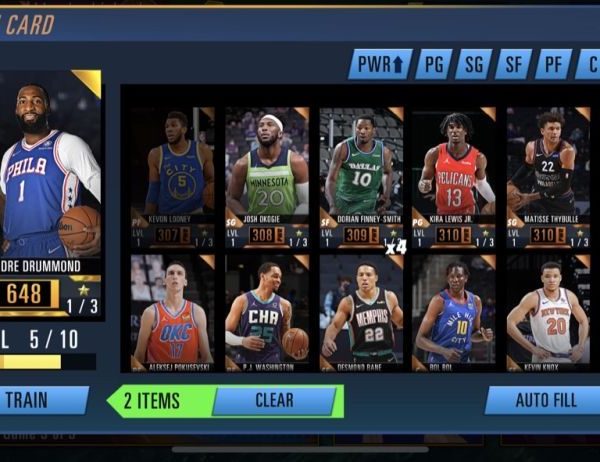Select the Kevon Looney card

coord(172,175)
